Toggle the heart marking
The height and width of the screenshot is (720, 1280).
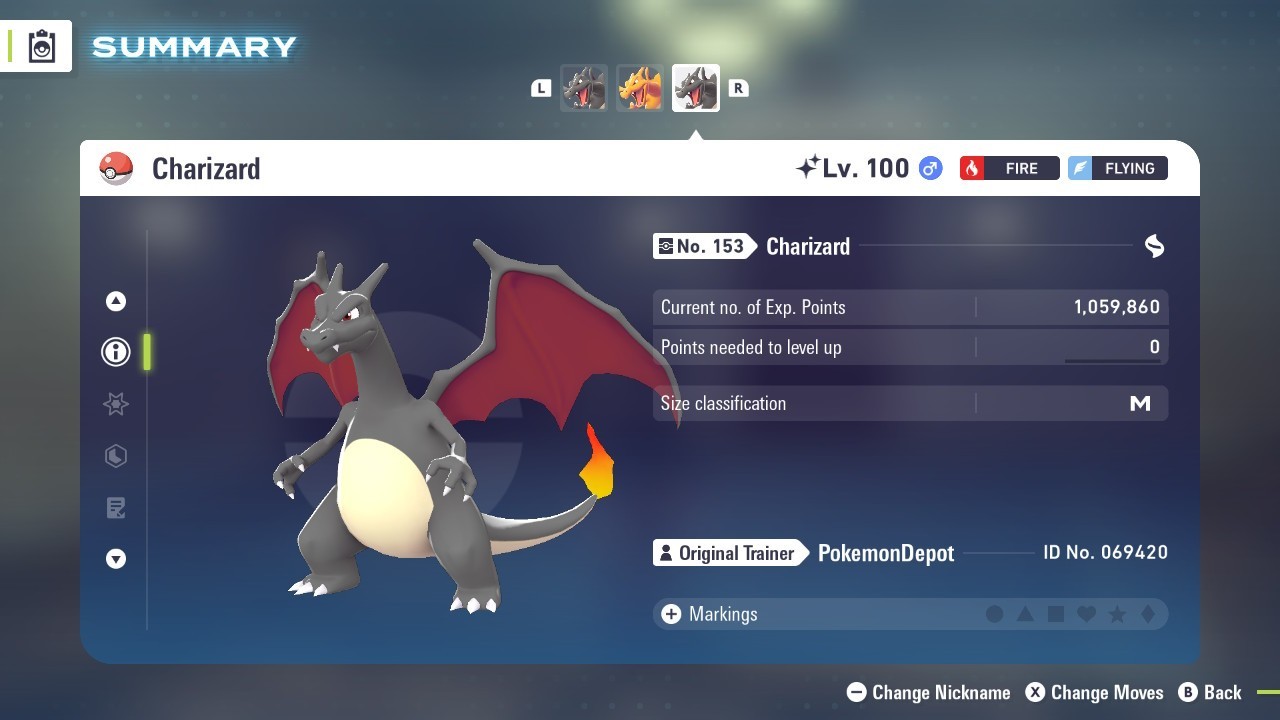click(1086, 614)
